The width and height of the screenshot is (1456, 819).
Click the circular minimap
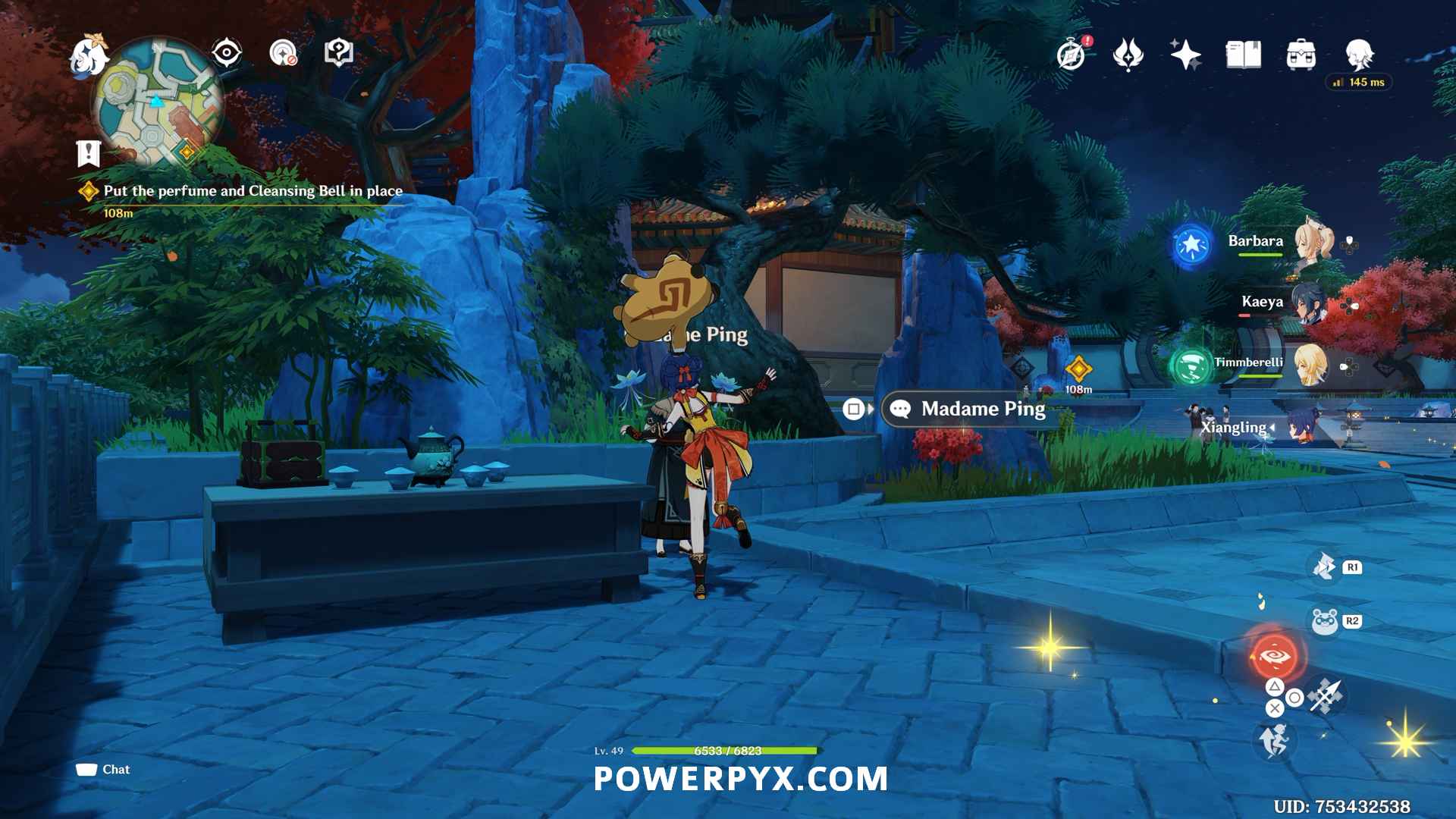[x=158, y=104]
